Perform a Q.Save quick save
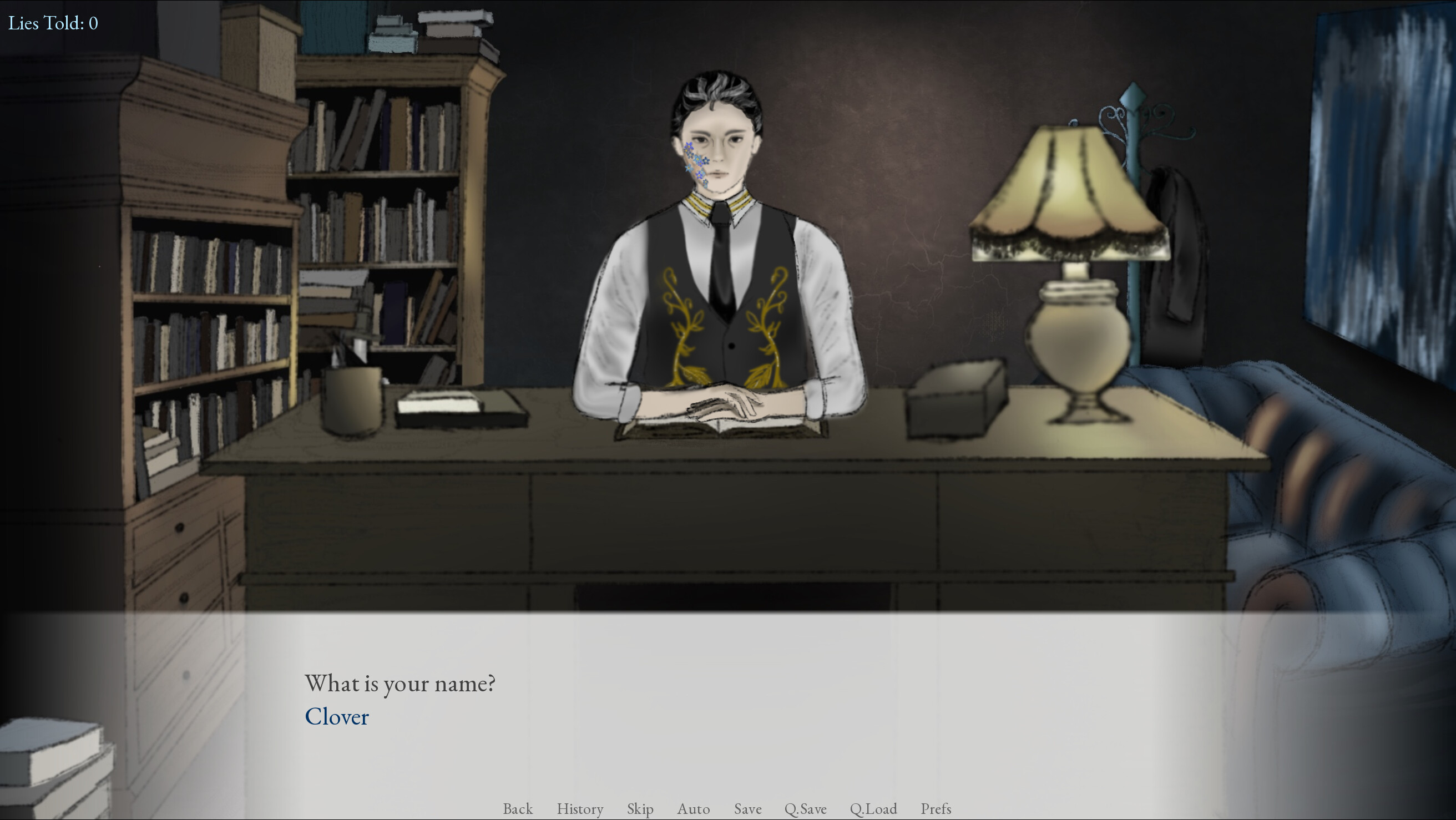The height and width of the screenshot is (820, 1456). (x=807, y=809)
